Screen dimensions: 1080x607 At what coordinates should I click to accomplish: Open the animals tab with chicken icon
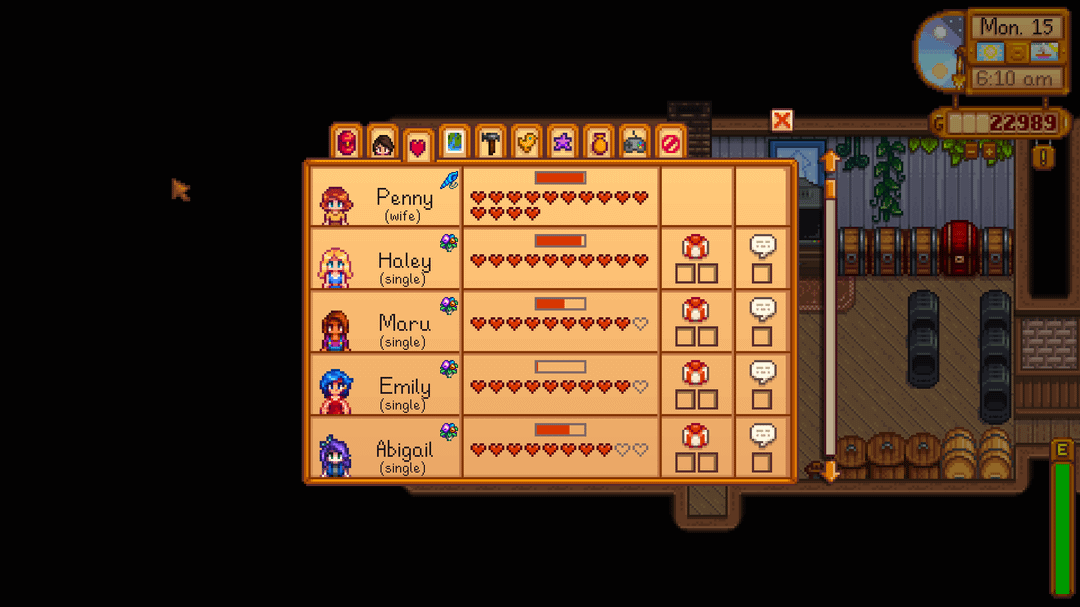tap(527, 143)
